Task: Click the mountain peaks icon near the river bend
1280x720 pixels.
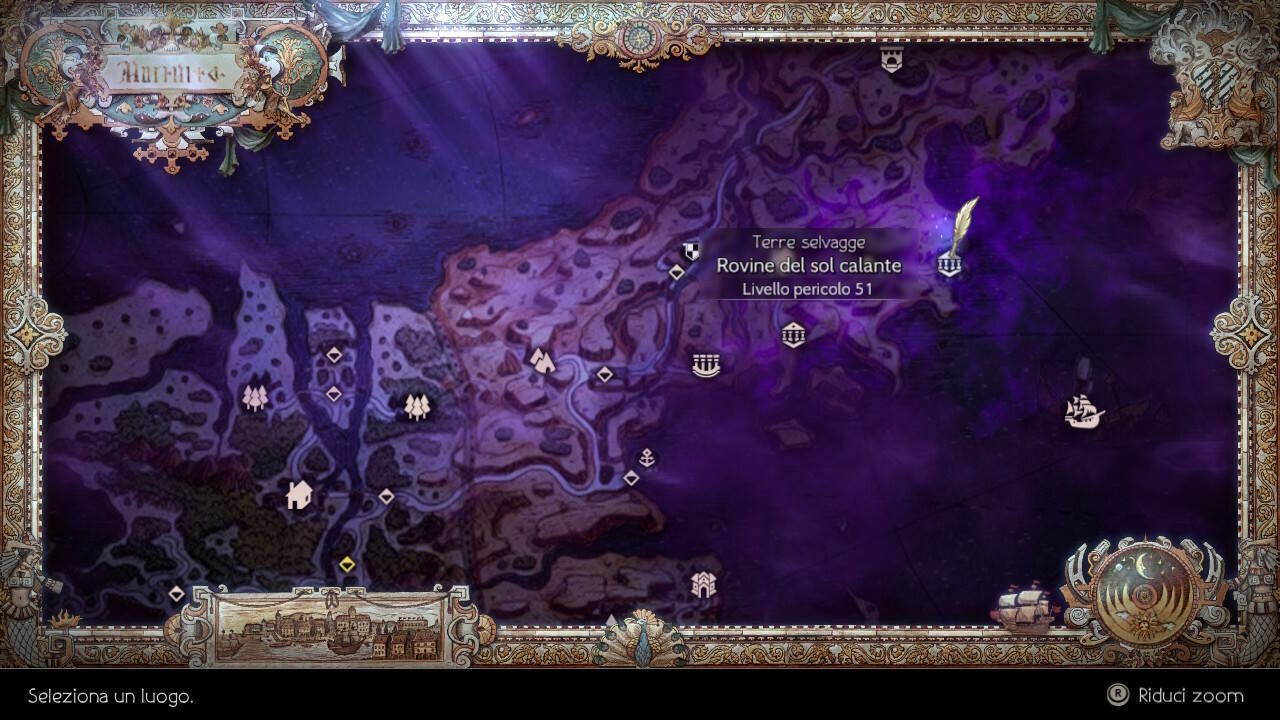Action: point(540,360)
